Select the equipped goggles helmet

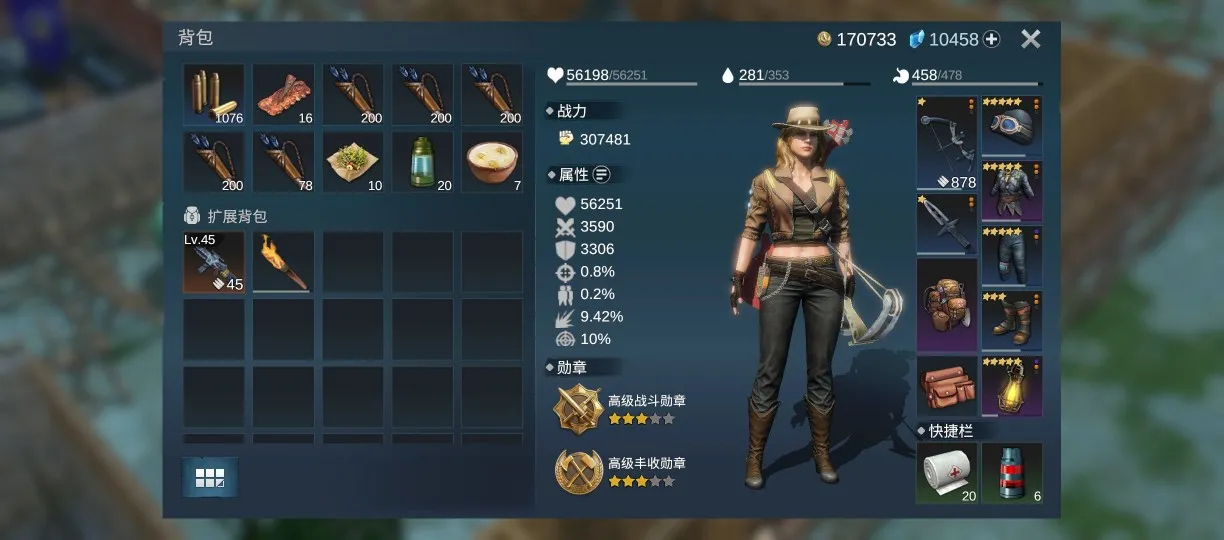(x=1011, y=126)
